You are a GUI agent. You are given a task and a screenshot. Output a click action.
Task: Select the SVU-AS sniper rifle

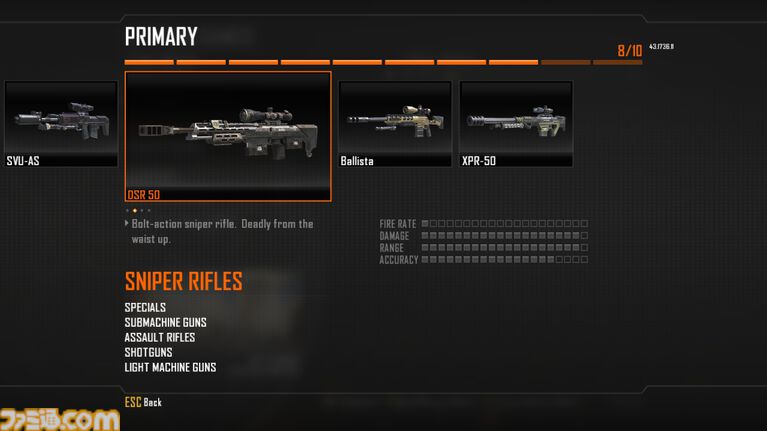click(x=60, y=123)
